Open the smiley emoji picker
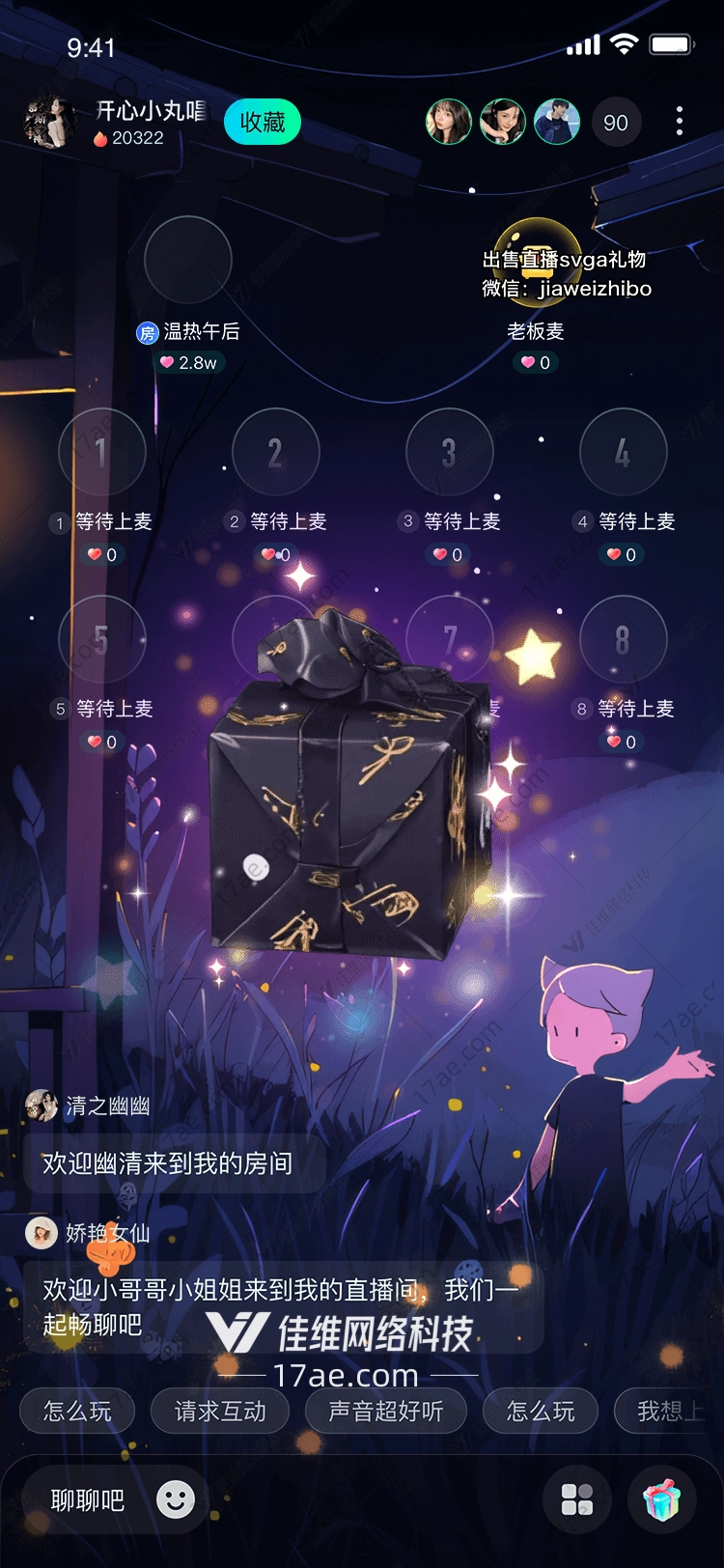The image size is (724, 1568). [x=176, y=1499]
